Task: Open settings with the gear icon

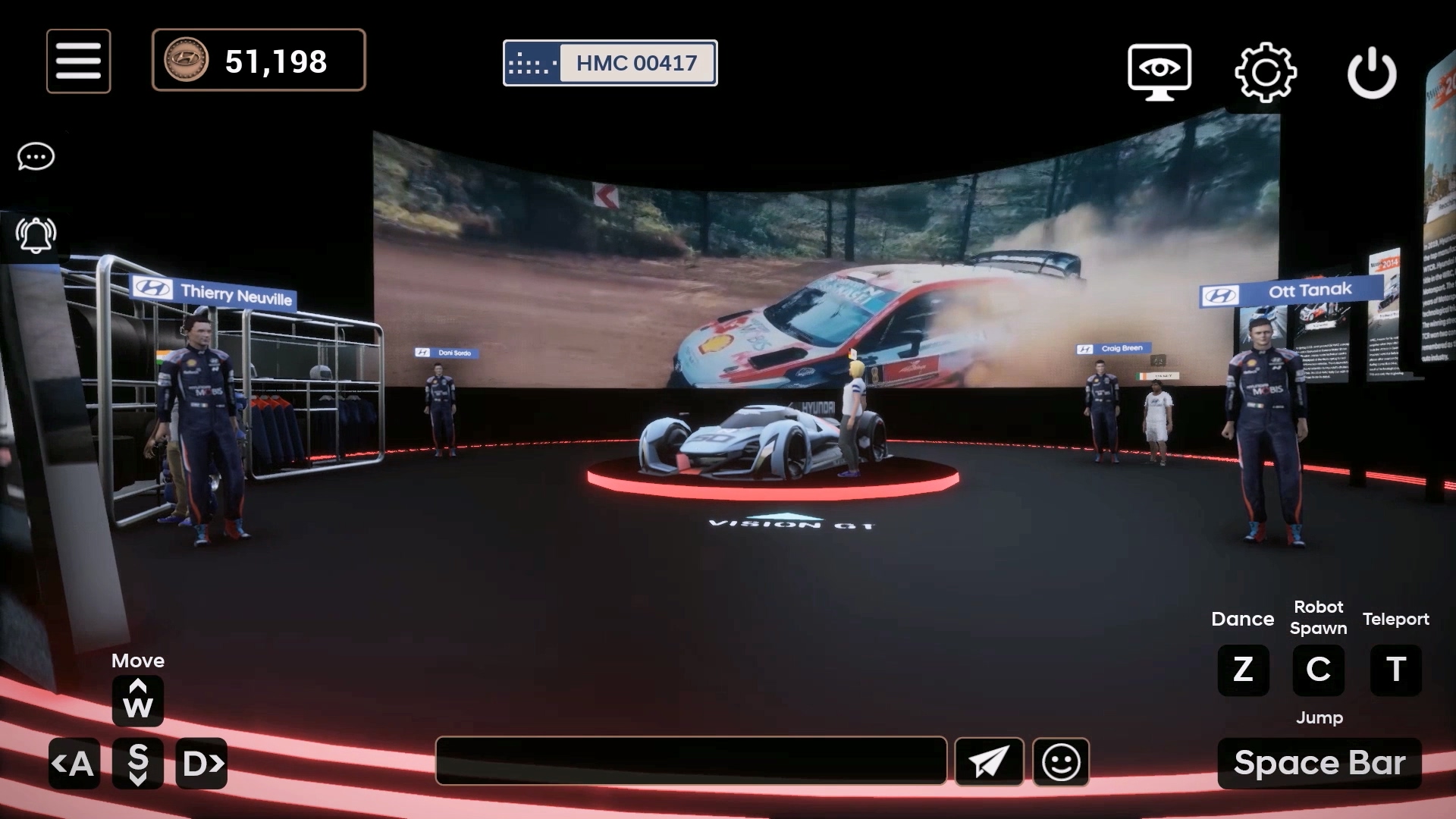Action: coord(1265,73)
